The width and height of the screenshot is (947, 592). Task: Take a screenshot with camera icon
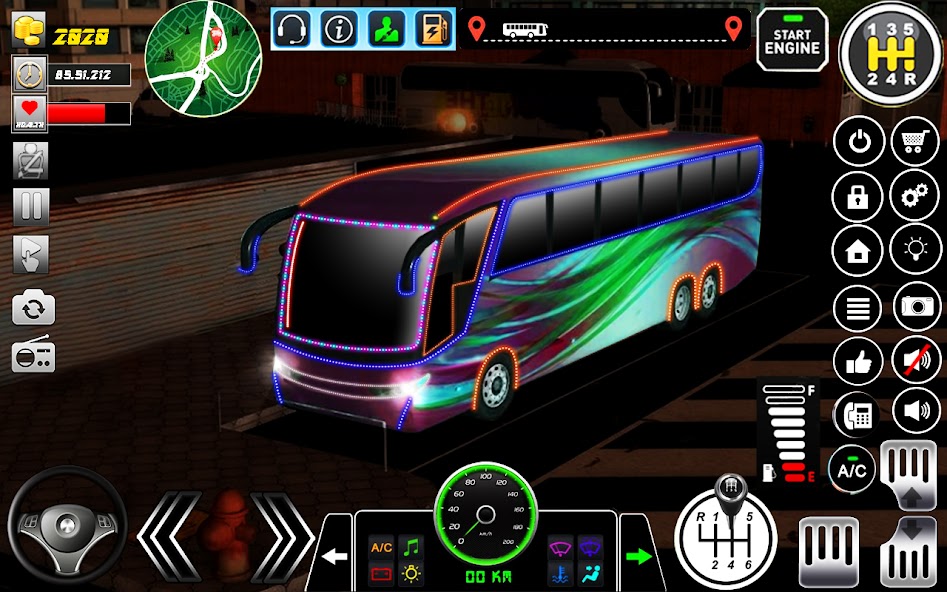(913, 305)
